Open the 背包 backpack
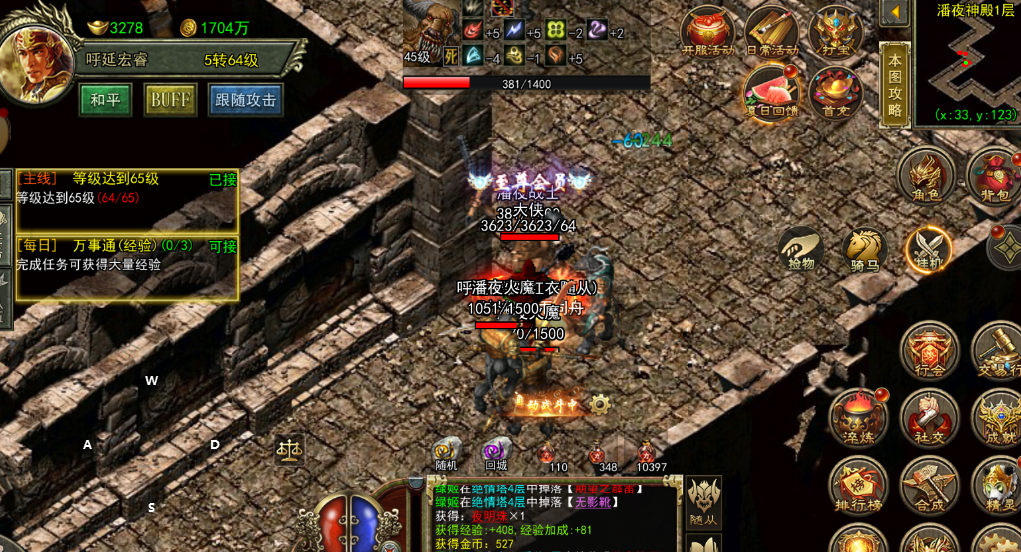This screenshot has height=552, width=1021. click(994, 177)
